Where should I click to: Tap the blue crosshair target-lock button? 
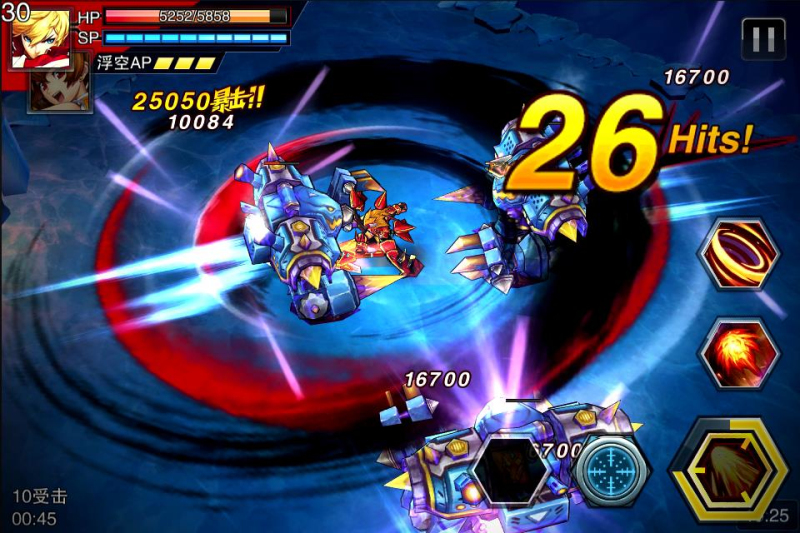point(613,468)
